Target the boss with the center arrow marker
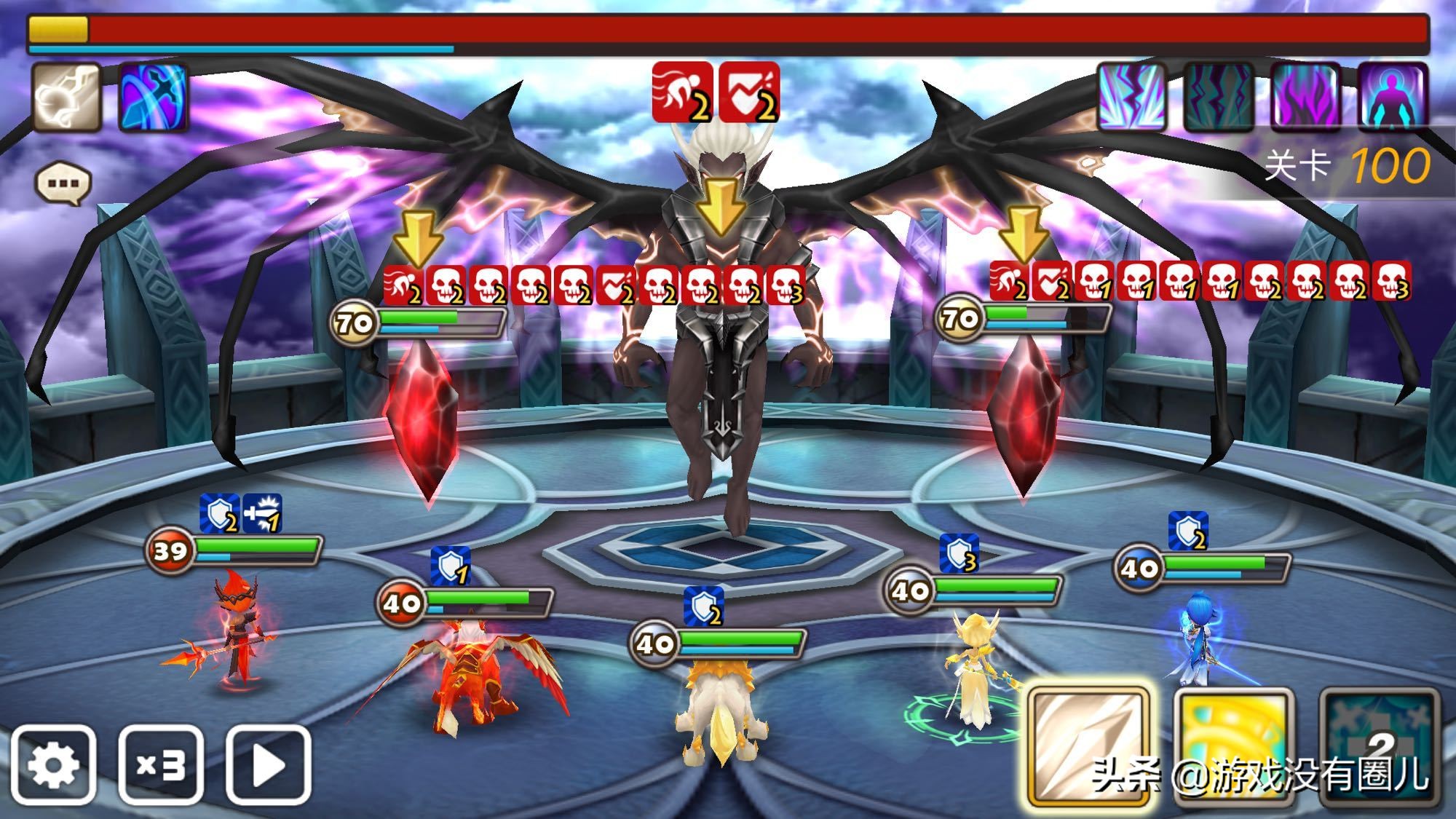Viewport: 1456px width, 819px height. (720, 206)
